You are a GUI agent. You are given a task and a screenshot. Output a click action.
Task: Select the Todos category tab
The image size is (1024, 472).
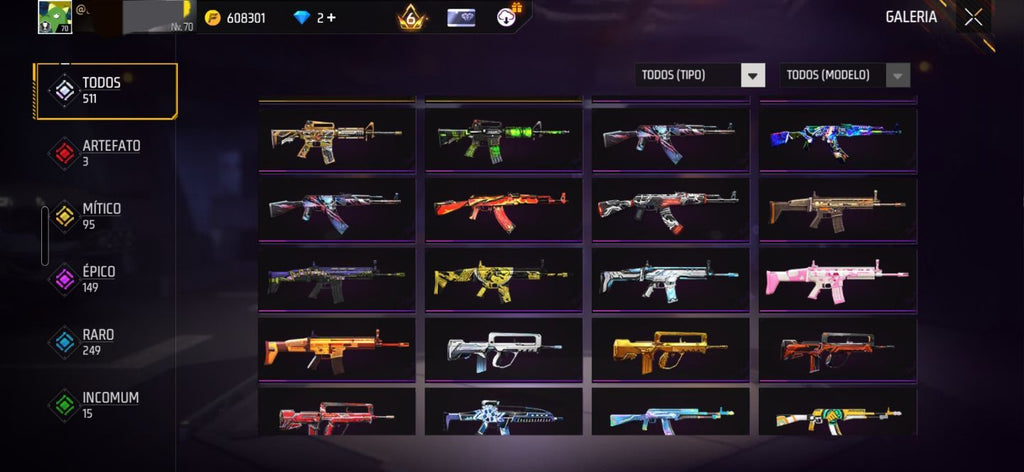pyautogui.click(x=105, y=90)
